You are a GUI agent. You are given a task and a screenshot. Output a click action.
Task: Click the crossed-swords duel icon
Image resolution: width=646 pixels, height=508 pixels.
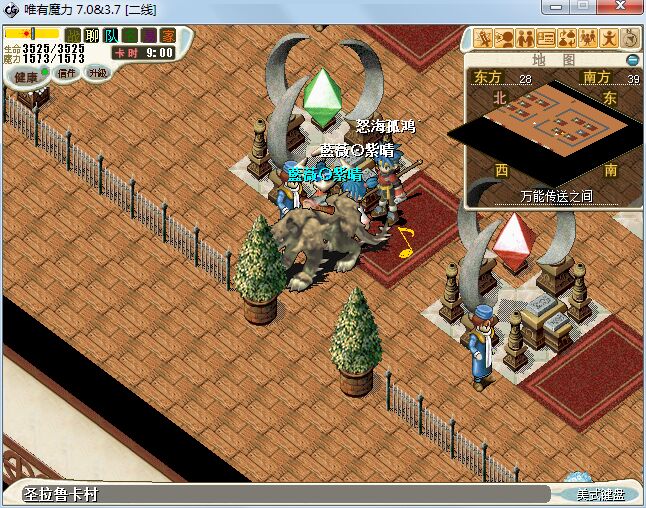click(485, 39)
